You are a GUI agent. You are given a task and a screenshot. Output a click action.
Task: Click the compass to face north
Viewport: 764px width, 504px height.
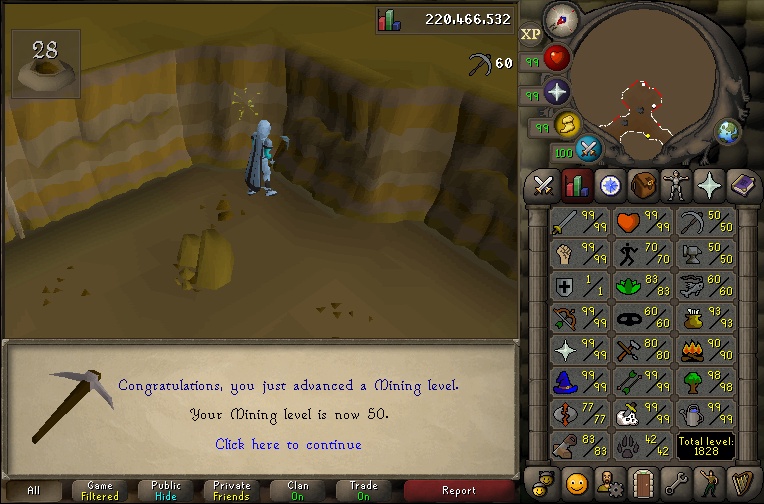(x=563, y=20)
